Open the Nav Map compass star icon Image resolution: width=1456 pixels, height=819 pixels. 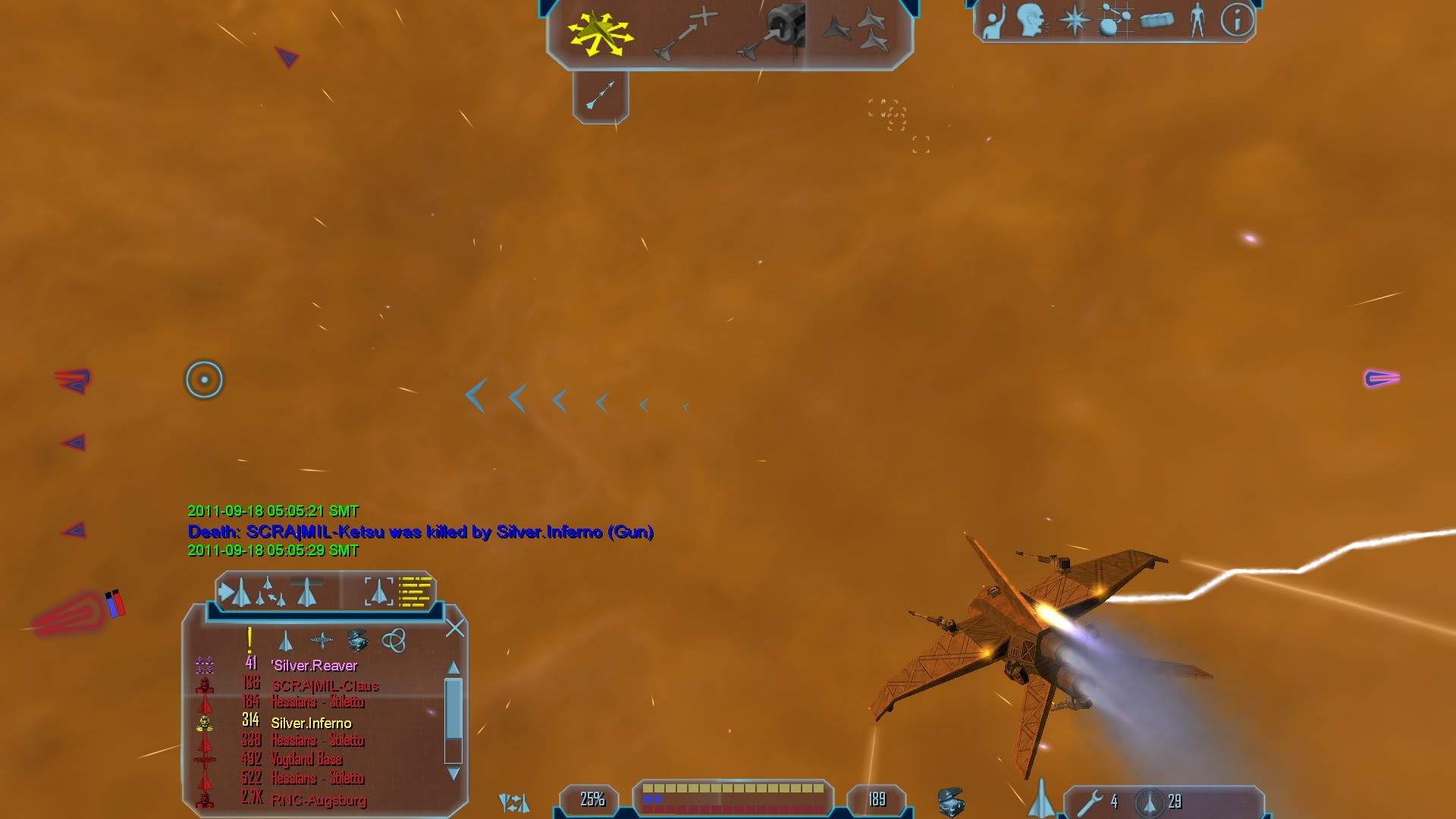click(1074, 20)
